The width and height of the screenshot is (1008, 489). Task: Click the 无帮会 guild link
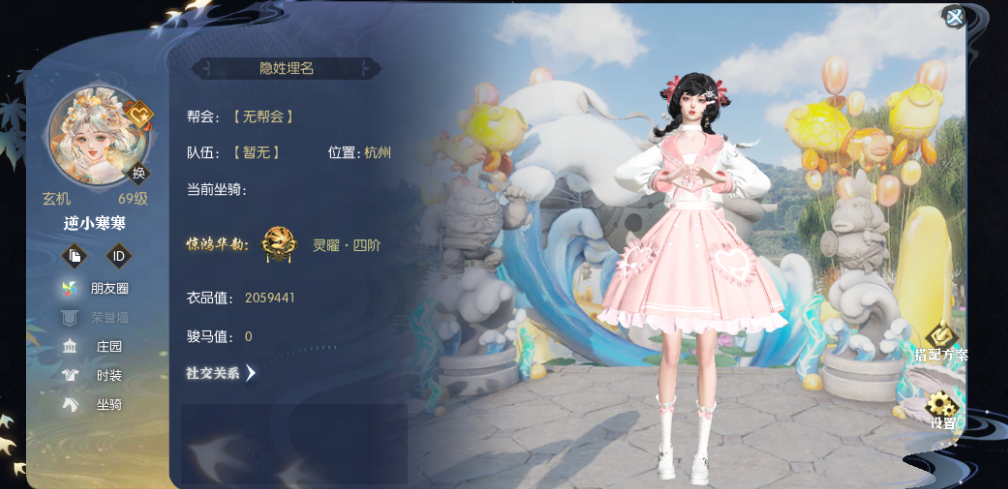263,116
